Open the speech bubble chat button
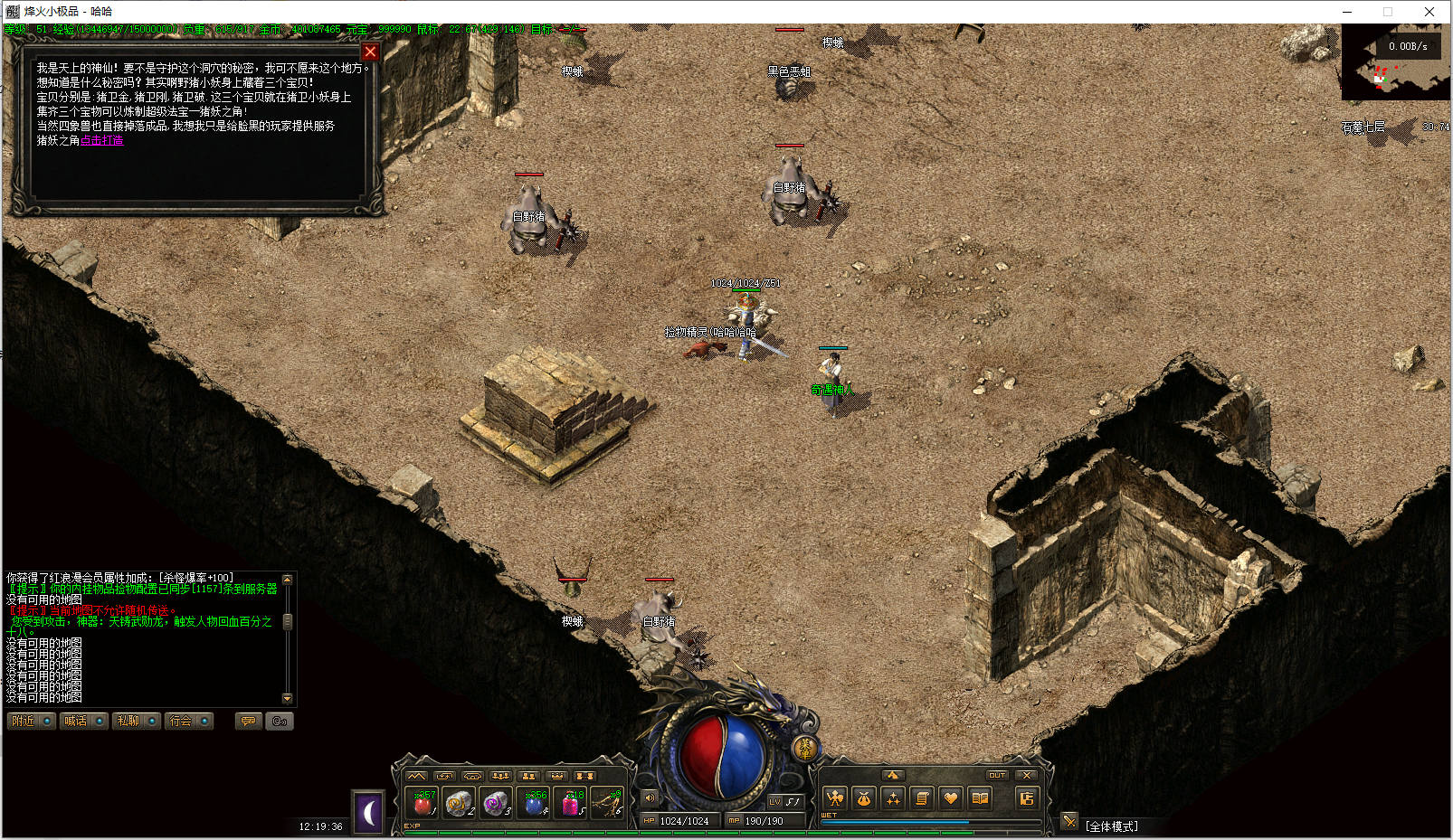Viewport: 1453px width, 840px height. [x=248, y=721]
